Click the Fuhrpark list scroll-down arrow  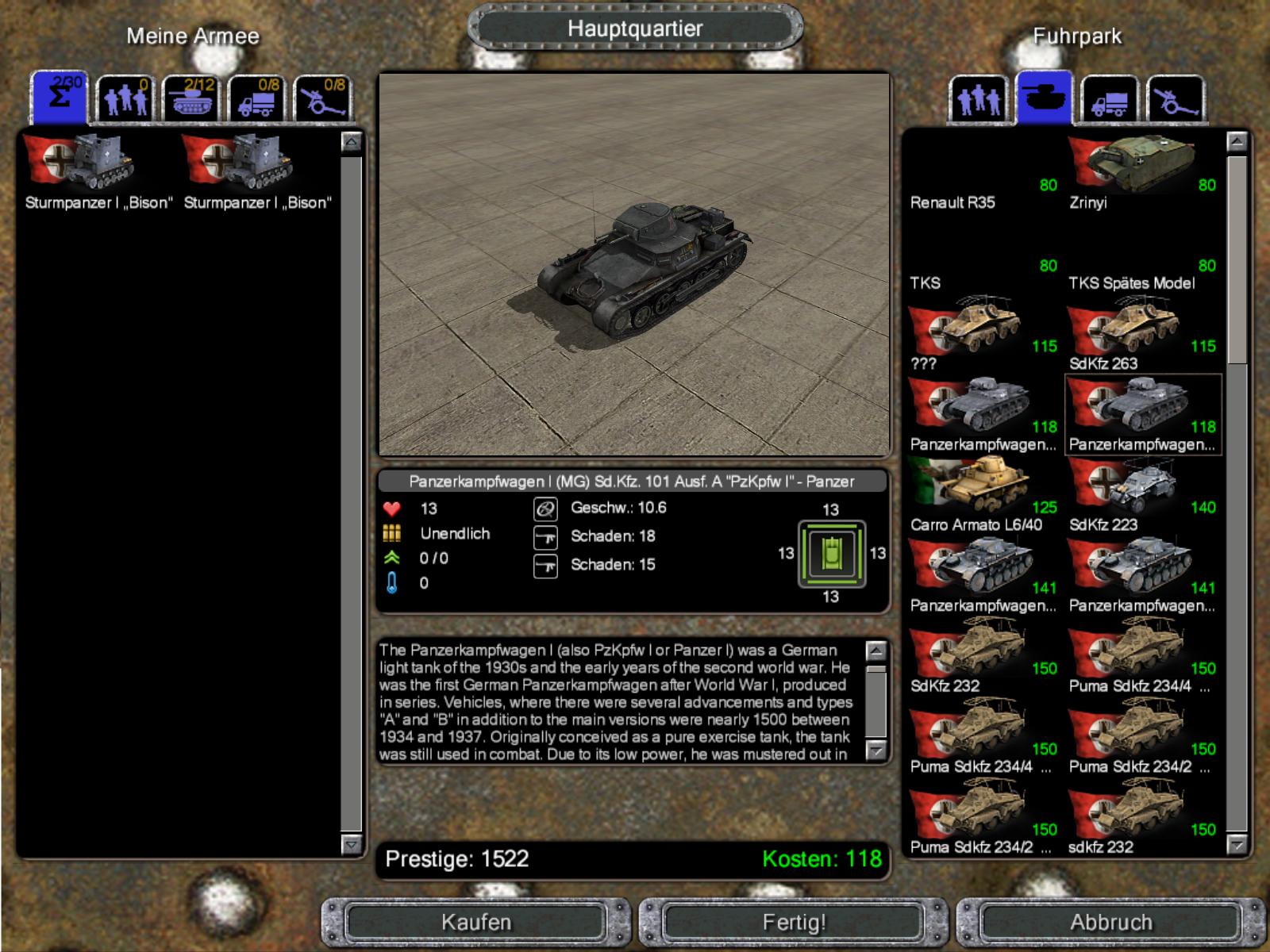1236,845
